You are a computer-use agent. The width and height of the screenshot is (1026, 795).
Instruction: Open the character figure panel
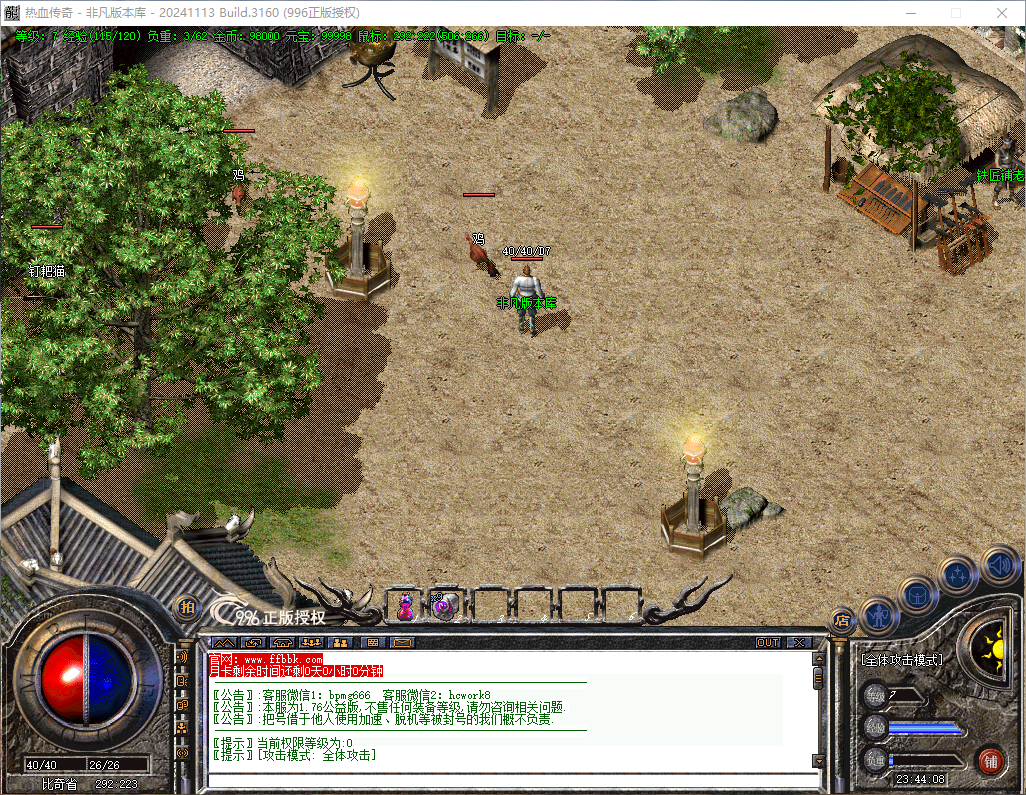pos(879,614)
